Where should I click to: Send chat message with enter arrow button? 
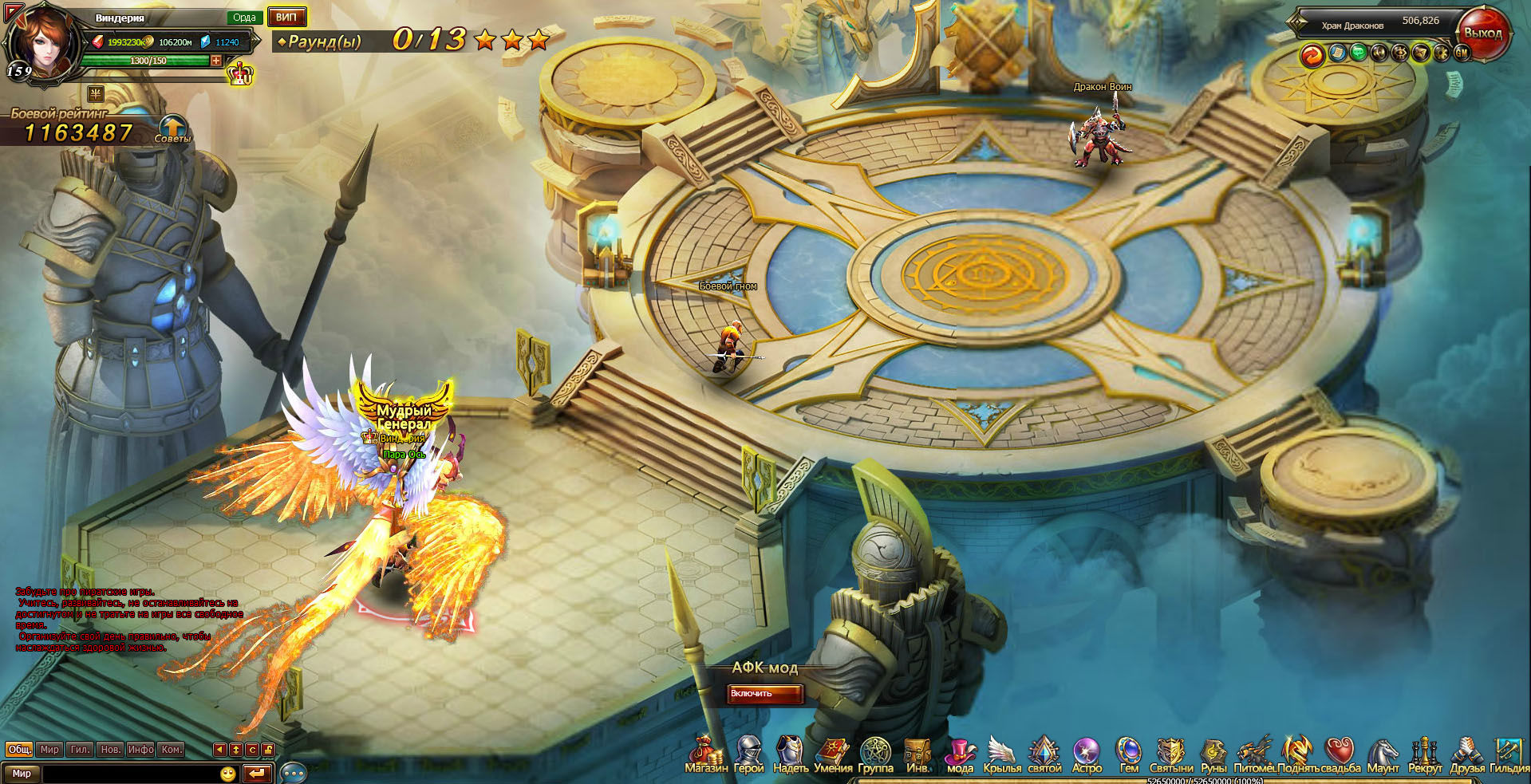257,774
